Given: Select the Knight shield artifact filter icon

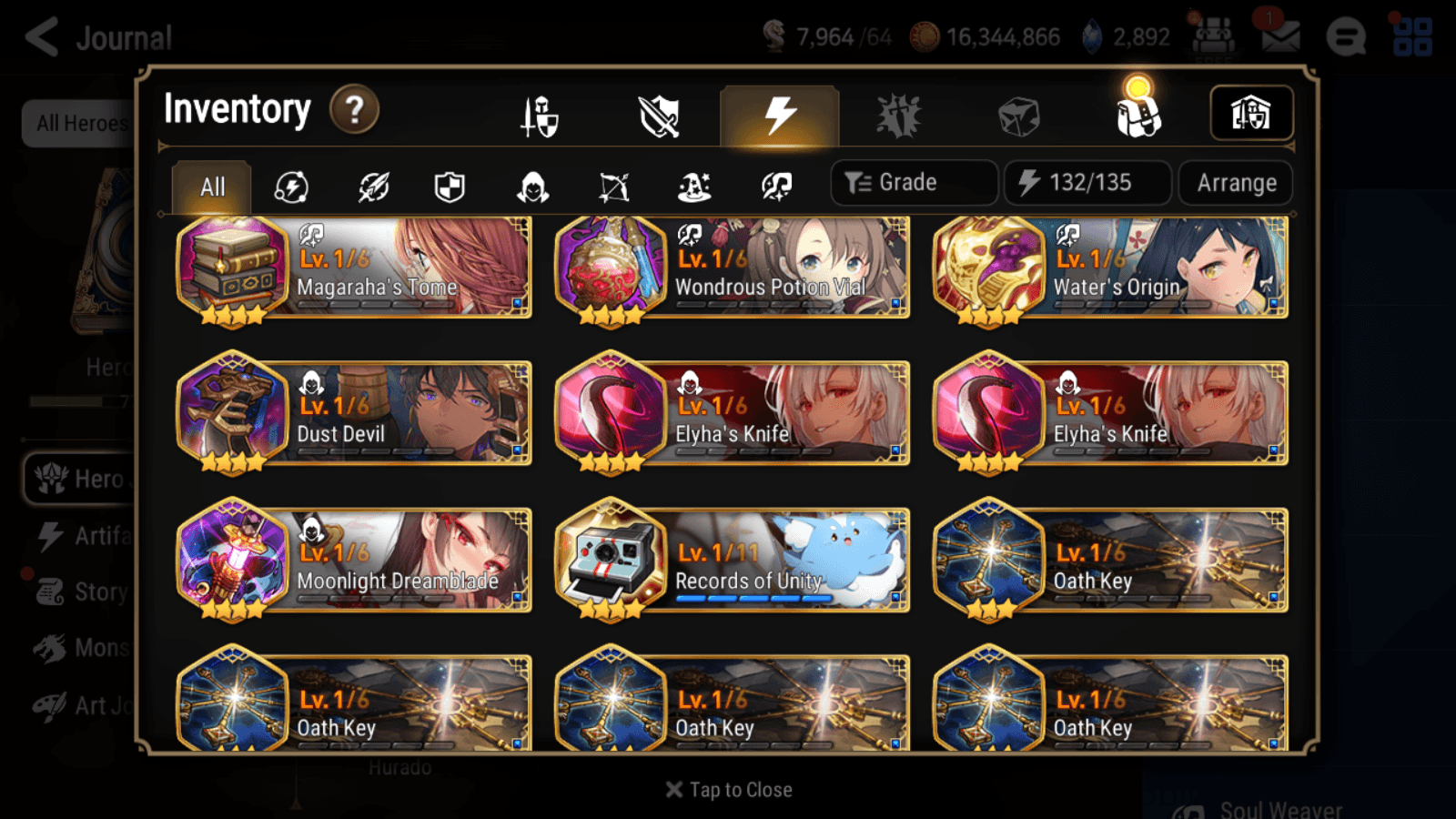Looking at the screenshot, I should coord(449,187).
